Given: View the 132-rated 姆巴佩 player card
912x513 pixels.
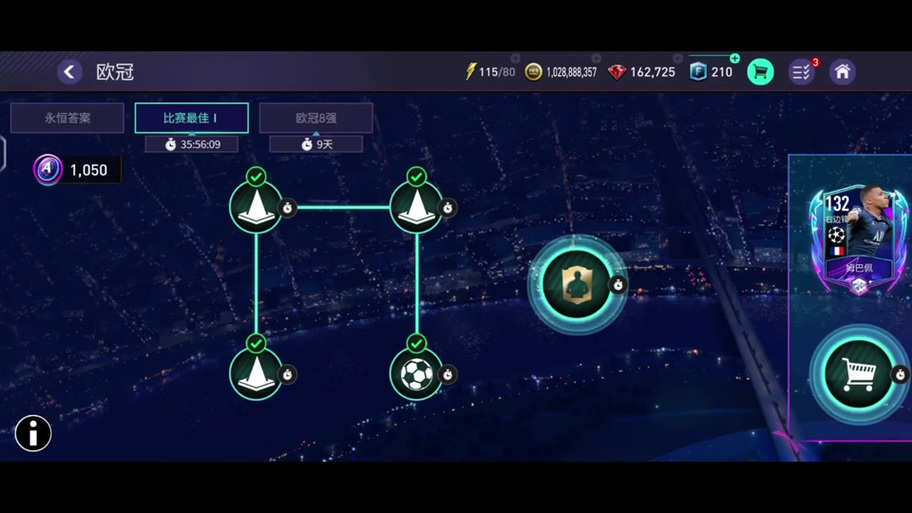Looking at the screenshot, I should [x=858, y=238].
